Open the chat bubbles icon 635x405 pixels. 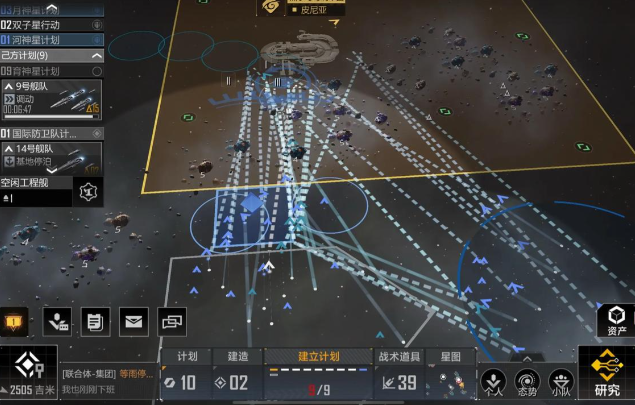172,321
